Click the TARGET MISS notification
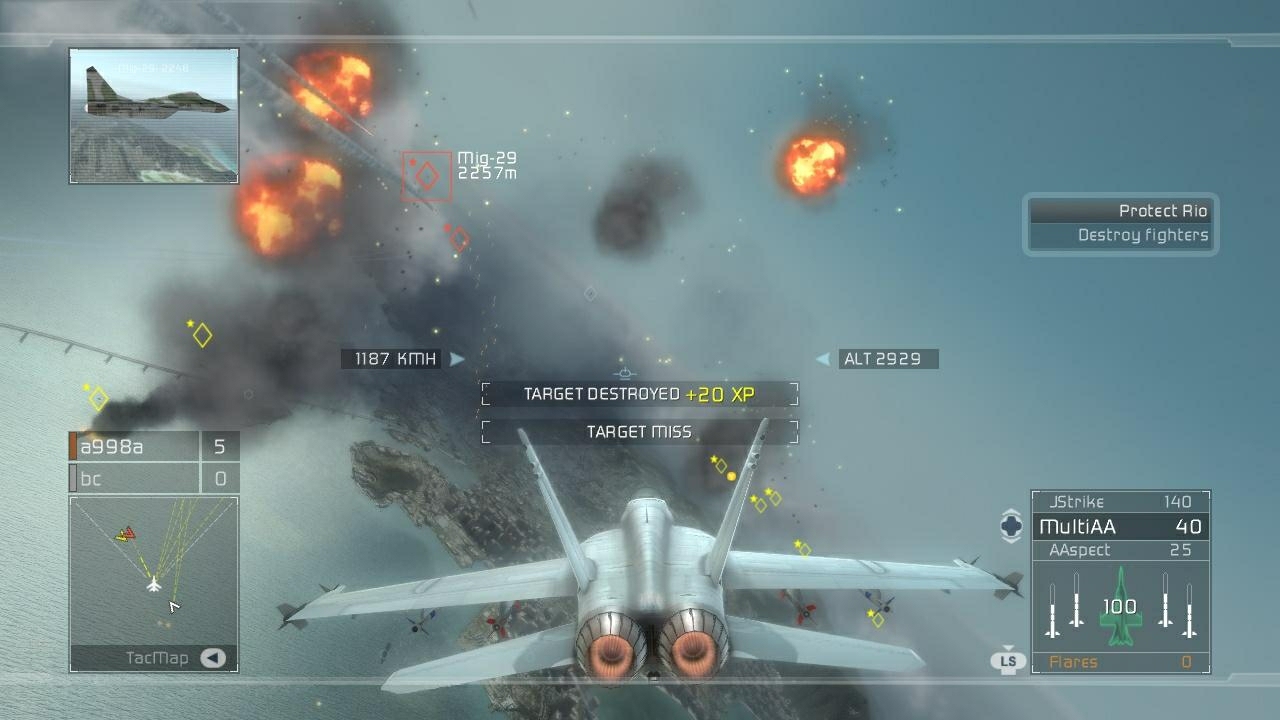Screen dimensions: 1280x720 click(639, 431)
